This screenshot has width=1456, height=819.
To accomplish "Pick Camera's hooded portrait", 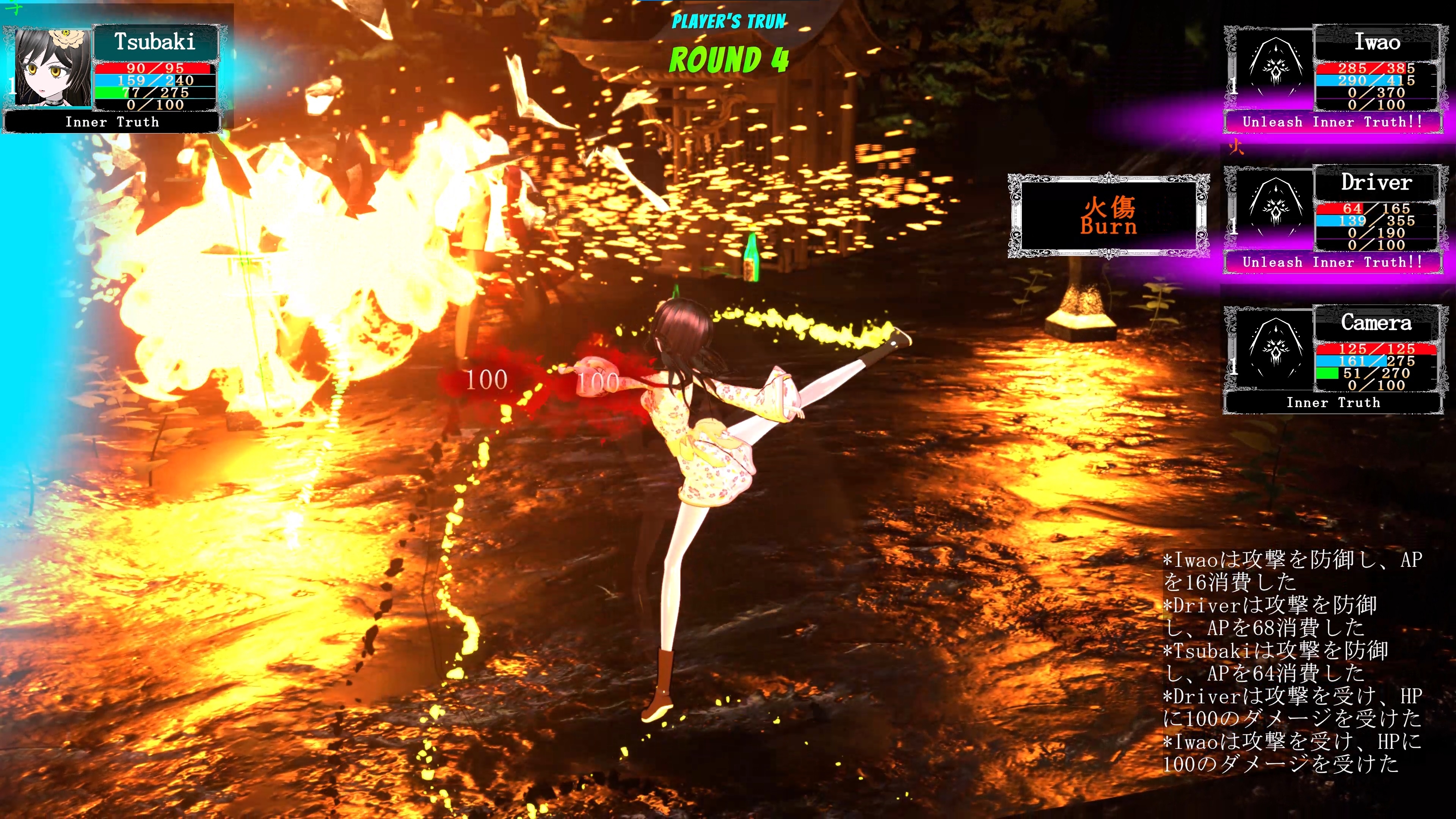I will click(x=1274, y=348).
